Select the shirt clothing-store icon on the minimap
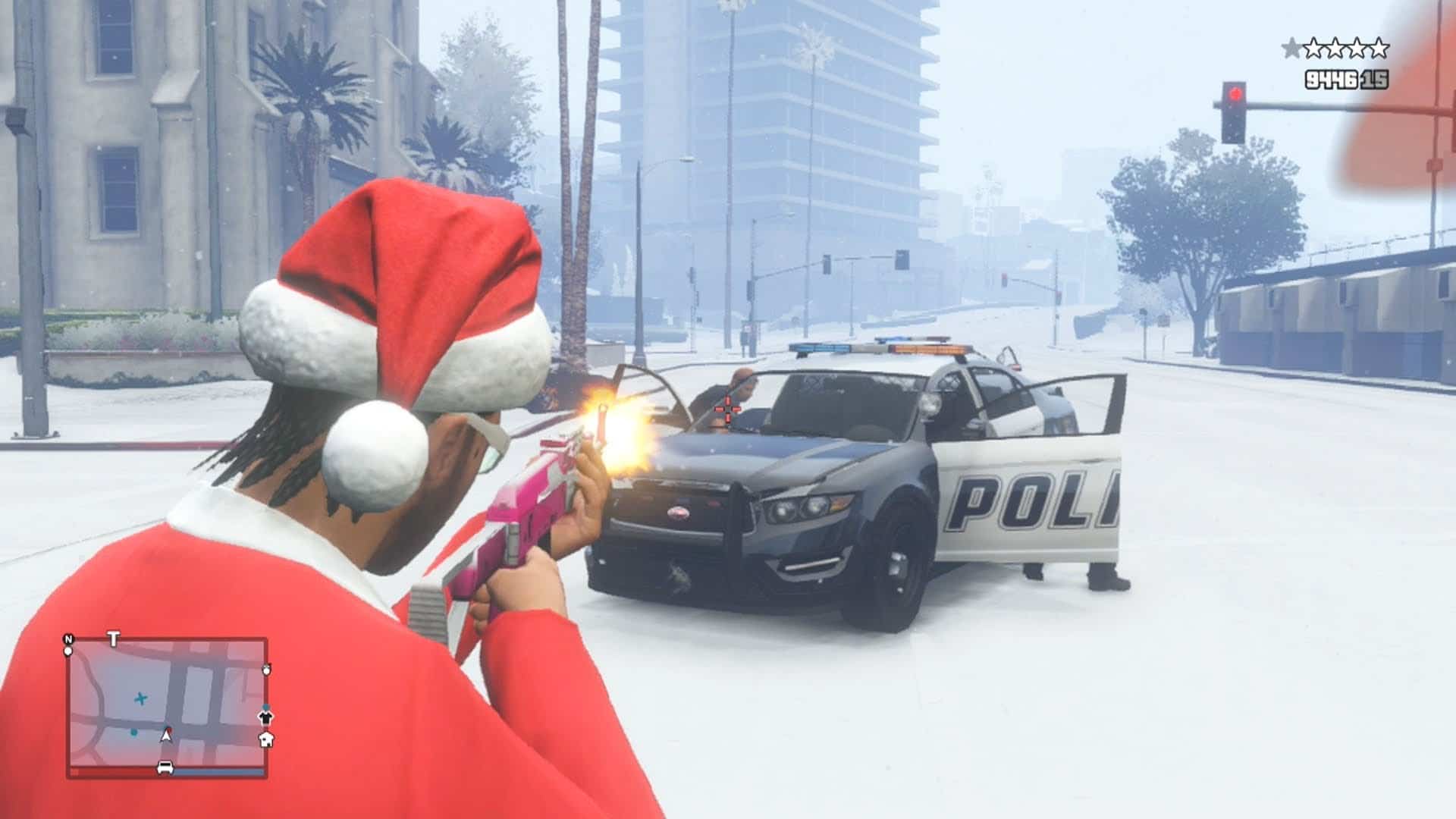The image size is (1456, 819). tap(266, 719)
